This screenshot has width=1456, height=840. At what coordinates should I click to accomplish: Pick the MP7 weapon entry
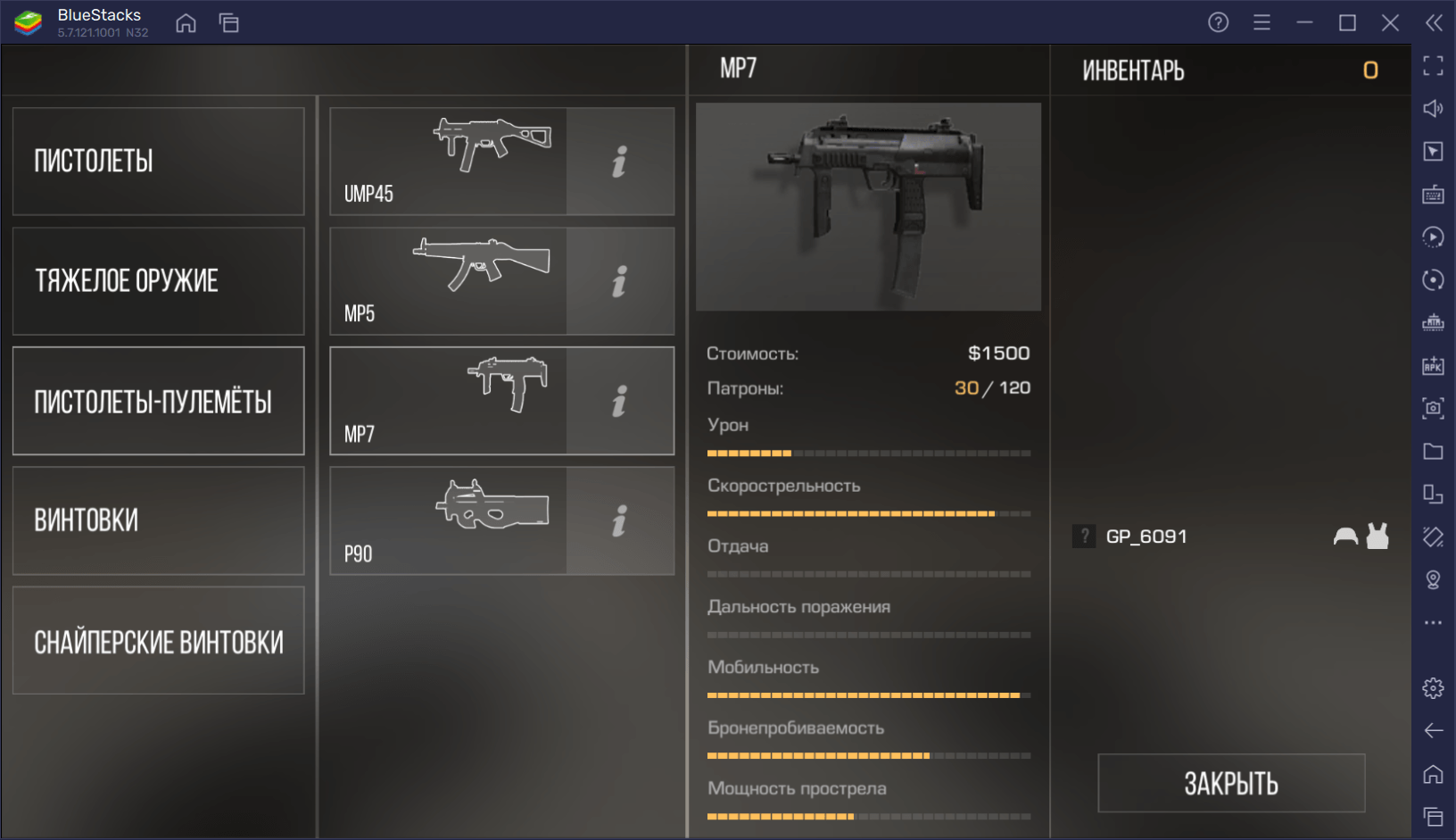[448, 401]
